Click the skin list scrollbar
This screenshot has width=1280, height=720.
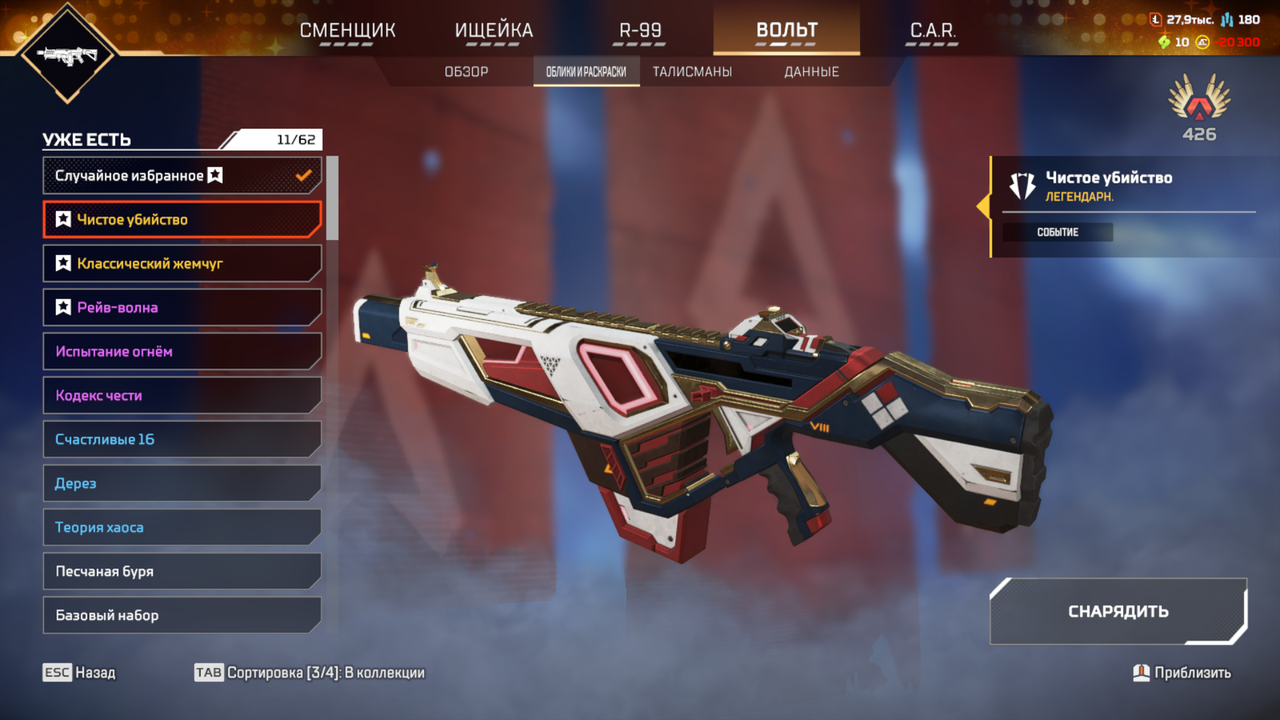332,197
